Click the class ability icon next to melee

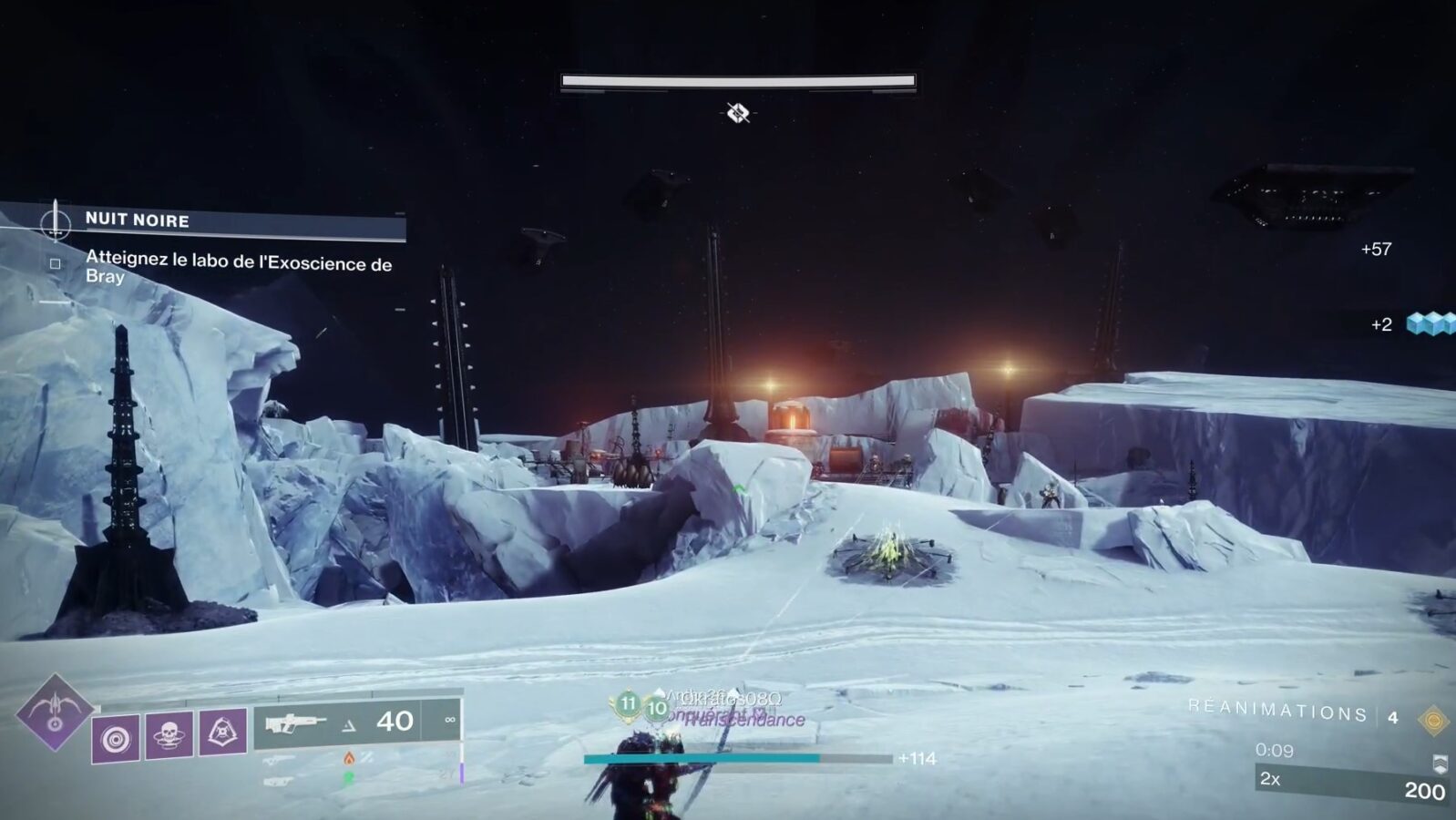pyautogui.click(x=224, y=733)
